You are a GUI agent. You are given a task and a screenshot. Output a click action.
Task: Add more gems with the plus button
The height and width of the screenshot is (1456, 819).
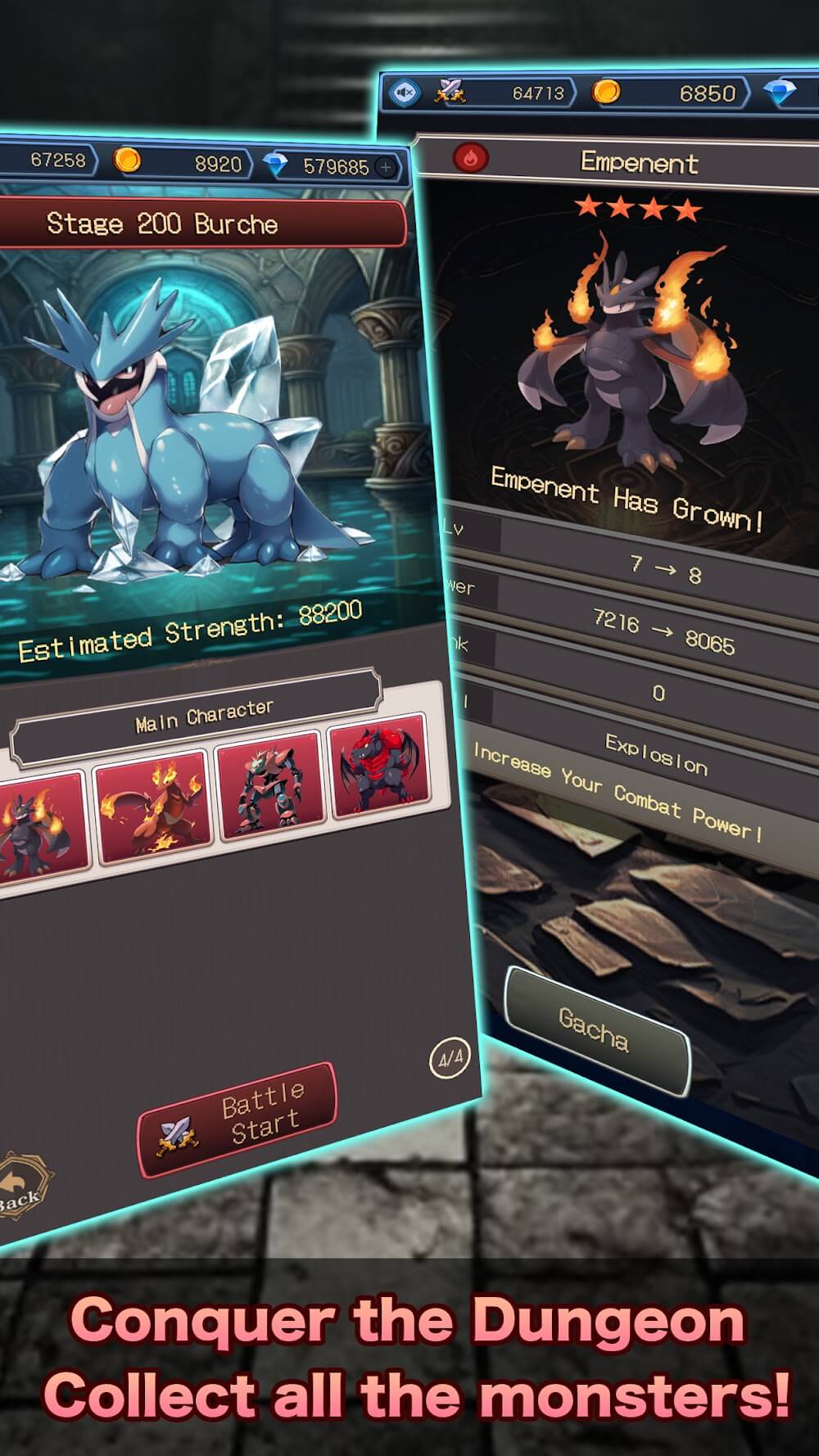pyautogui.click(x=386, y=168)
